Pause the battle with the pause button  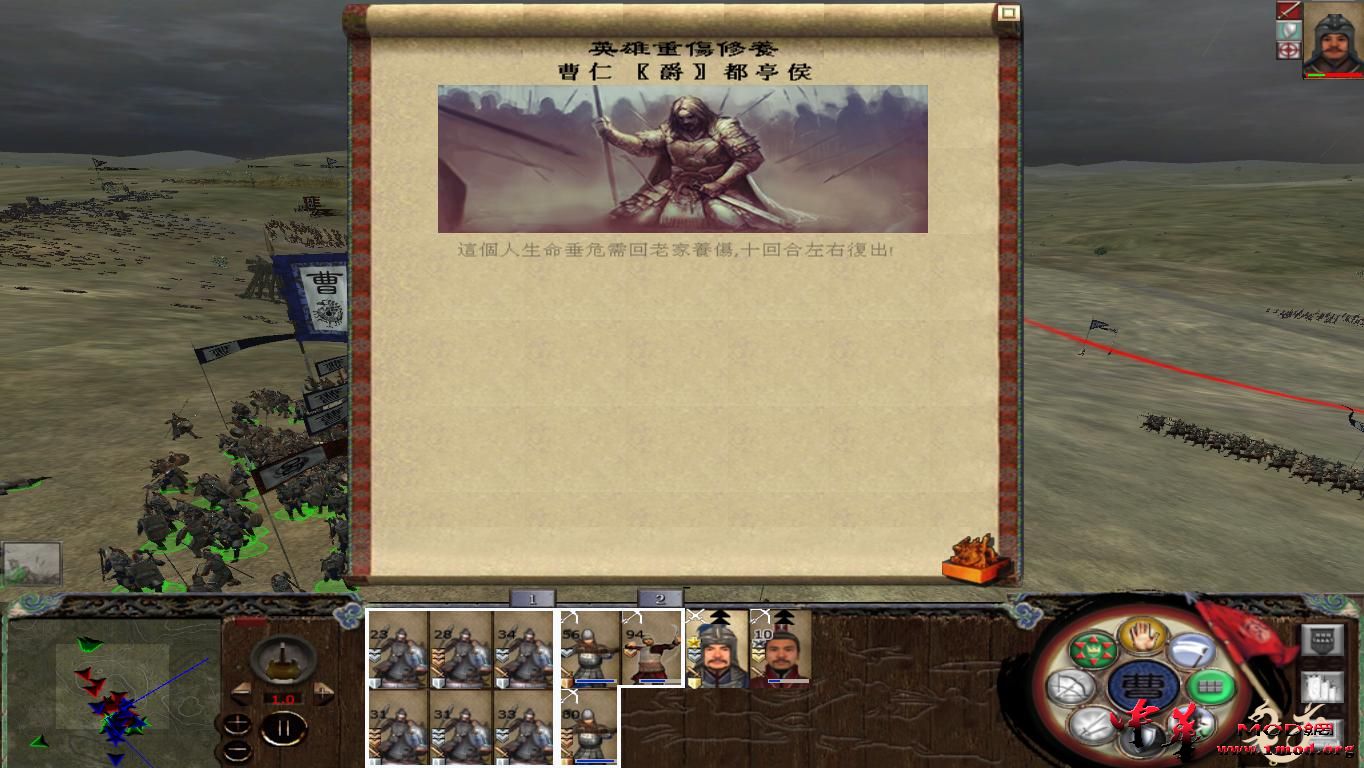pyautogui.click(x=285, y=727)
